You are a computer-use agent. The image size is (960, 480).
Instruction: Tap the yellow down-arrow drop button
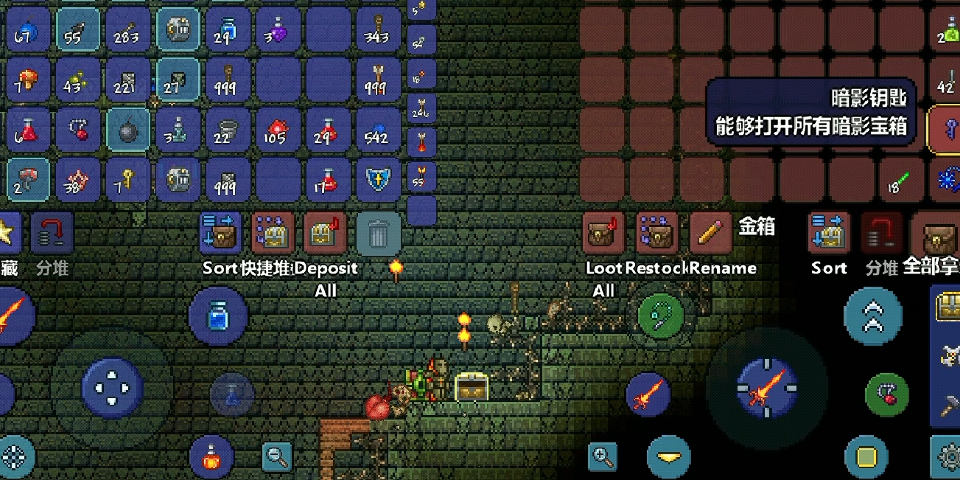pos(669,458)
